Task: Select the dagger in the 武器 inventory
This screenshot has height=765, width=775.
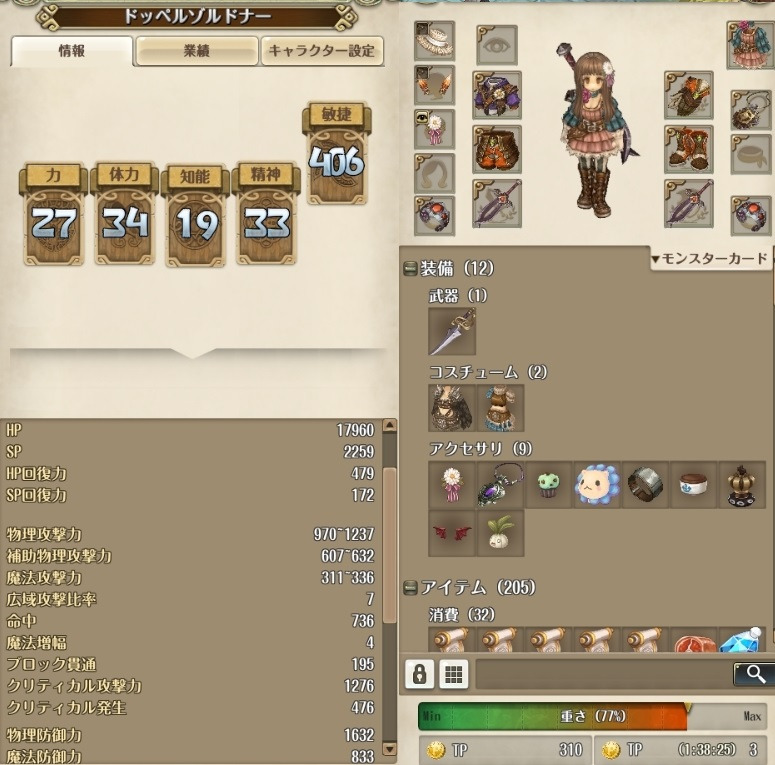Action: (452, 332)
